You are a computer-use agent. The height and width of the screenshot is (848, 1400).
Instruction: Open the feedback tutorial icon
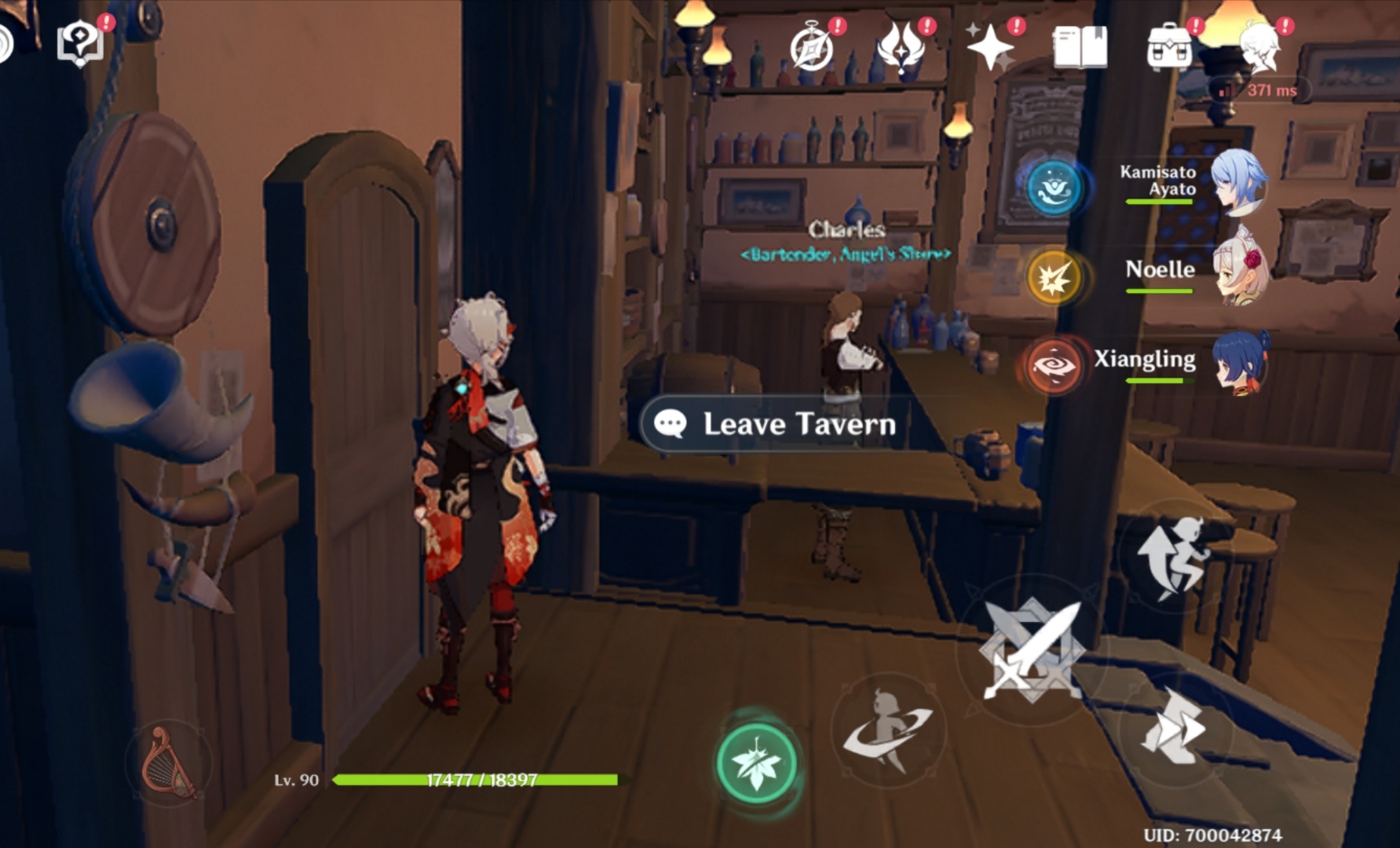click(82, 43)
